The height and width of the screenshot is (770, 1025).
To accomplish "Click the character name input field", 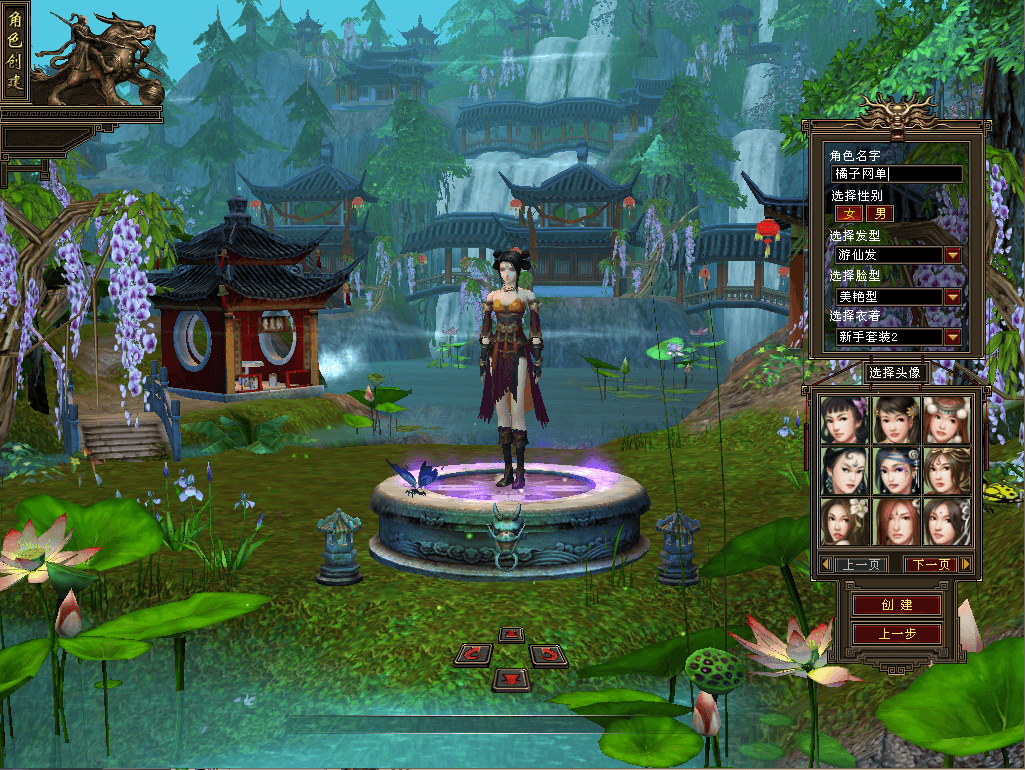I will (x=897, y=174).
